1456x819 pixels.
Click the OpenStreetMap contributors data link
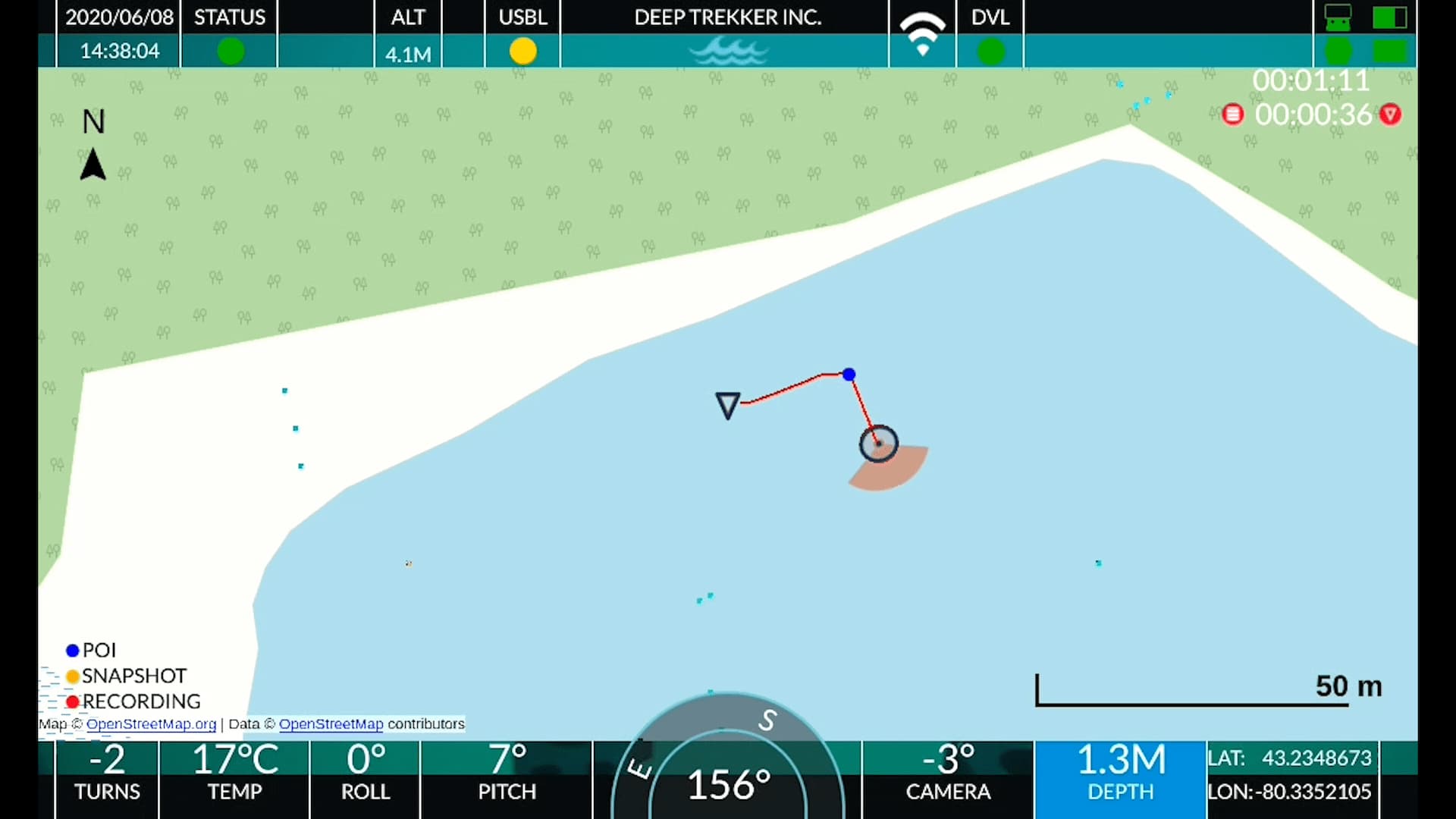(x=331, y=724)
